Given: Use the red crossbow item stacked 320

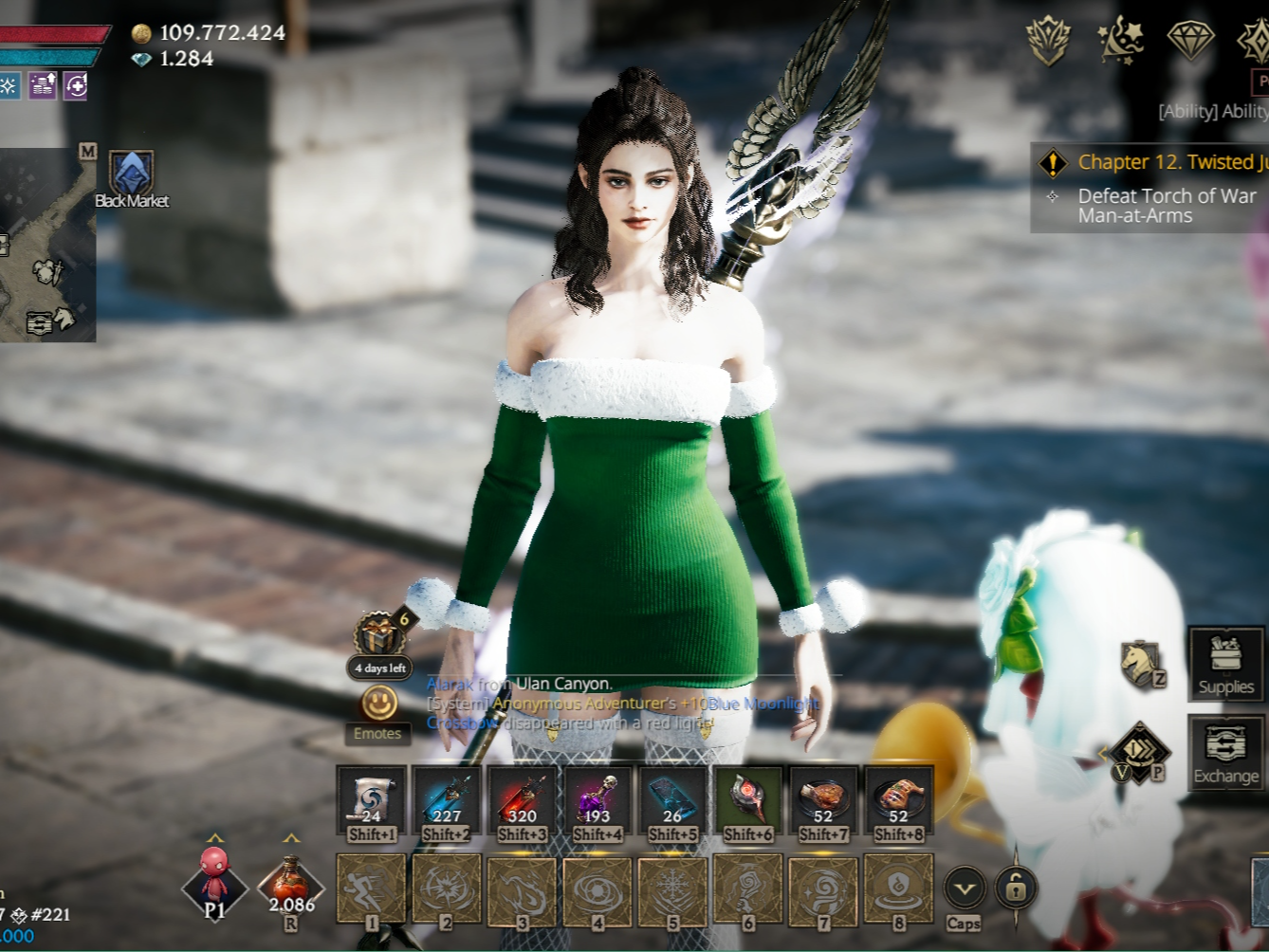Looking at the screenshot, I should (522, 796).
